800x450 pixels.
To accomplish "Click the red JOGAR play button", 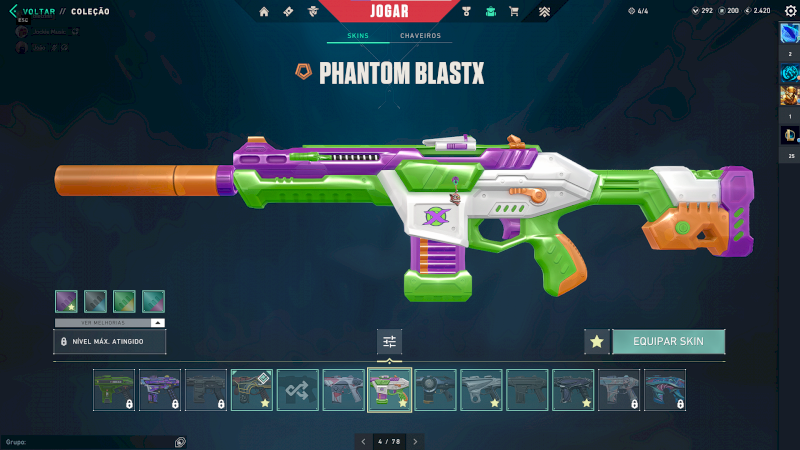I will click(x=388, y=11).
